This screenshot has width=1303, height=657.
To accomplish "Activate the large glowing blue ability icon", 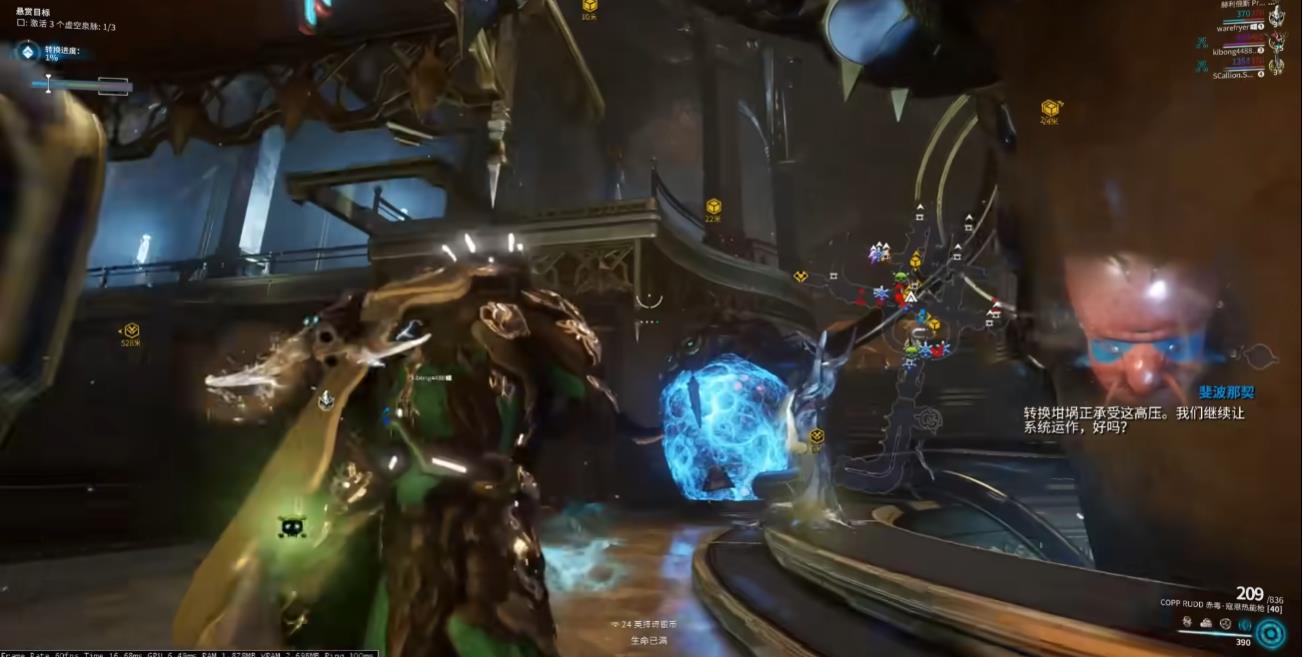I will coord(1271,633).
